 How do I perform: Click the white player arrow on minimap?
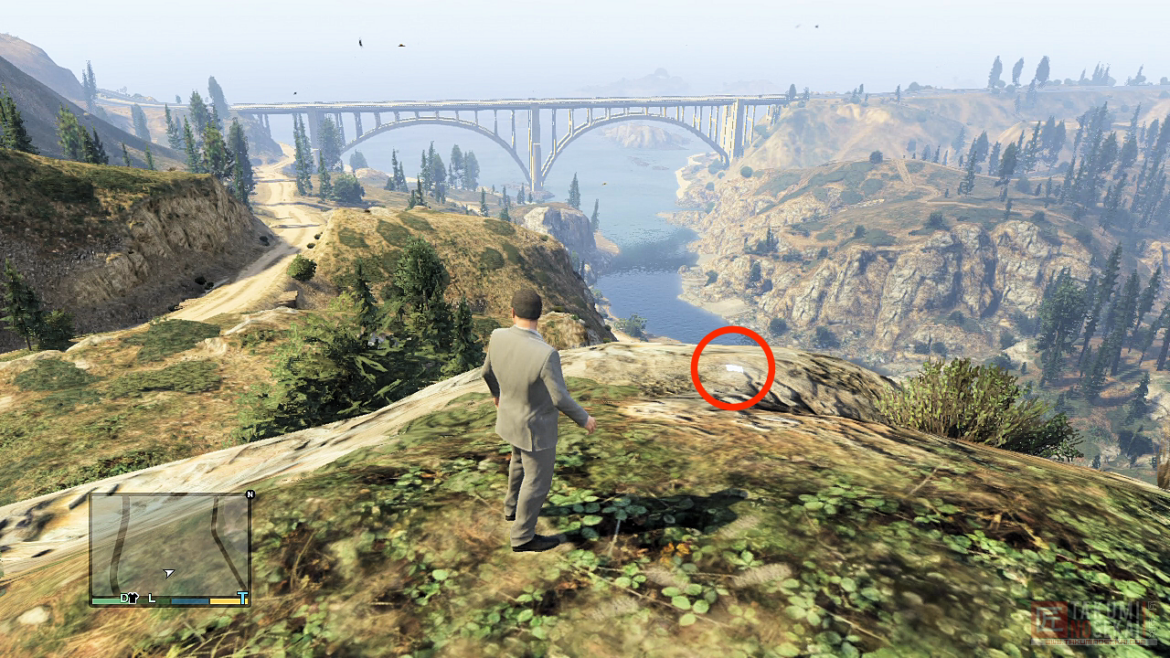[169, 573]
